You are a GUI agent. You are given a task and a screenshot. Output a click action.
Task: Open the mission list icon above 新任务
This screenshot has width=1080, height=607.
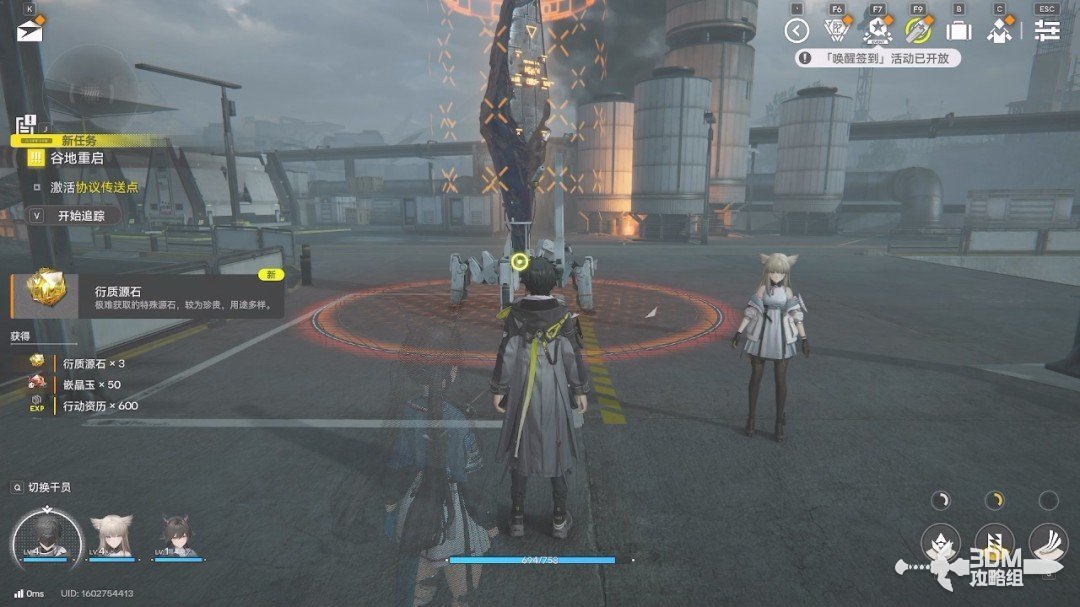tap(25, 124)
